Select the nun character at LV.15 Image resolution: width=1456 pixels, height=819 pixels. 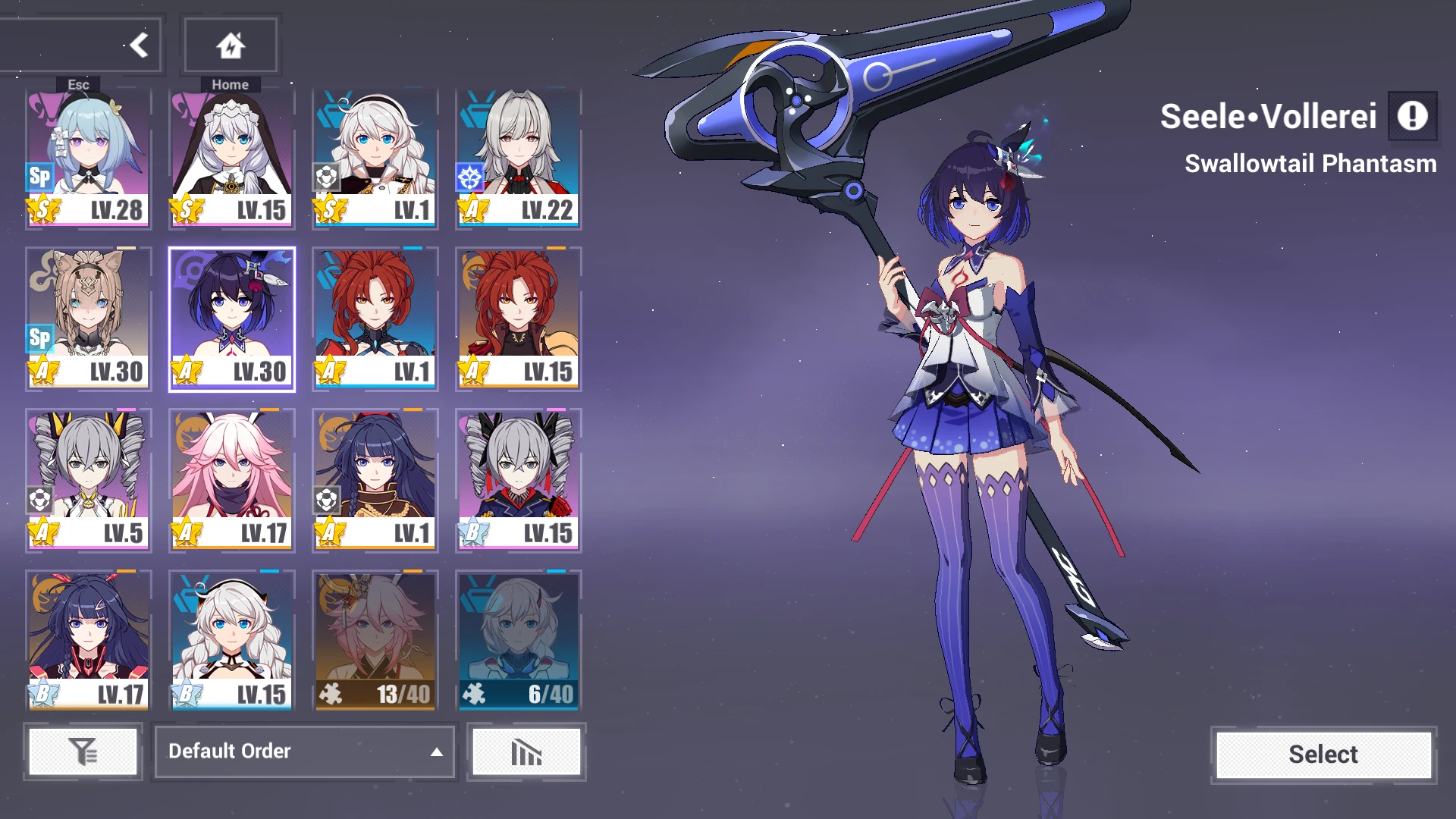pos(231,155)
